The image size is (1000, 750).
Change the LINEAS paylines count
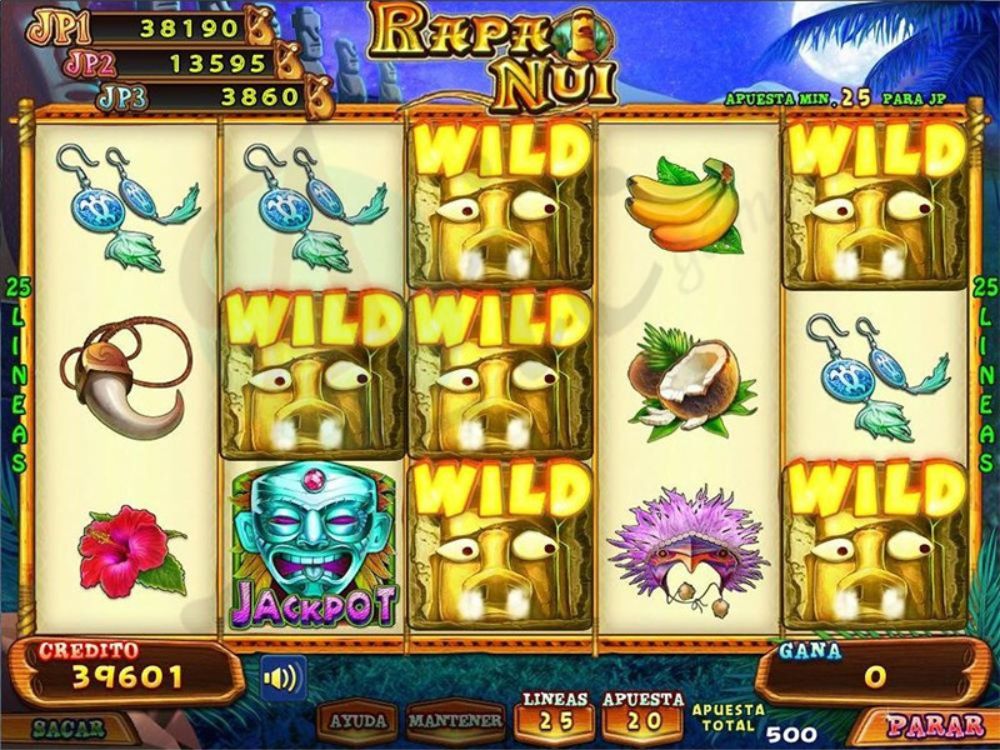click(x=553, y=712)
